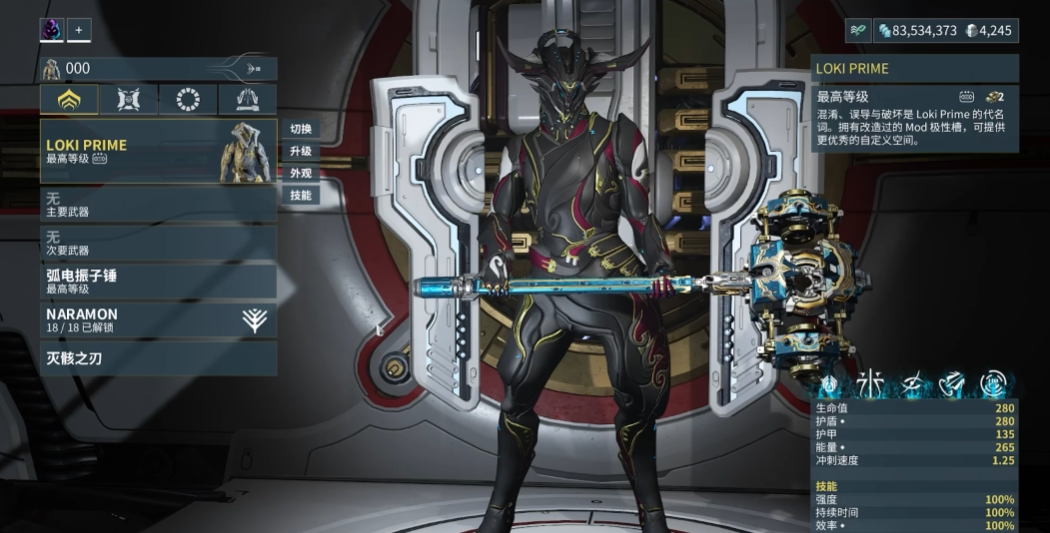Switch to the Warframe lotus tab
This screenshot has width=1050, height=533.
click(70, 99)
